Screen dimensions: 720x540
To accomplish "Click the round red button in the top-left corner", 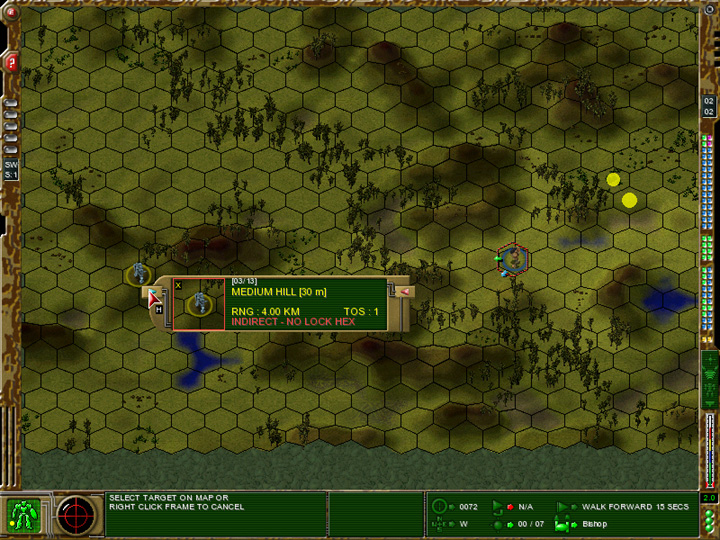I will click(11, 13).
